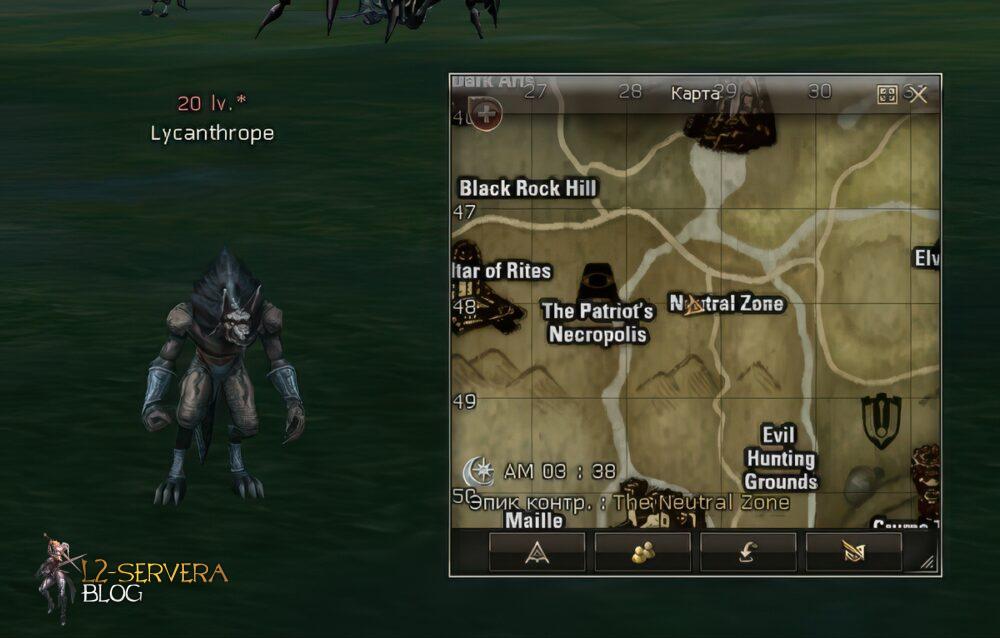The width and height of the screenshot is (1000, 638).
Task: Expand the map to full size
Action: (x=887, y=95)
